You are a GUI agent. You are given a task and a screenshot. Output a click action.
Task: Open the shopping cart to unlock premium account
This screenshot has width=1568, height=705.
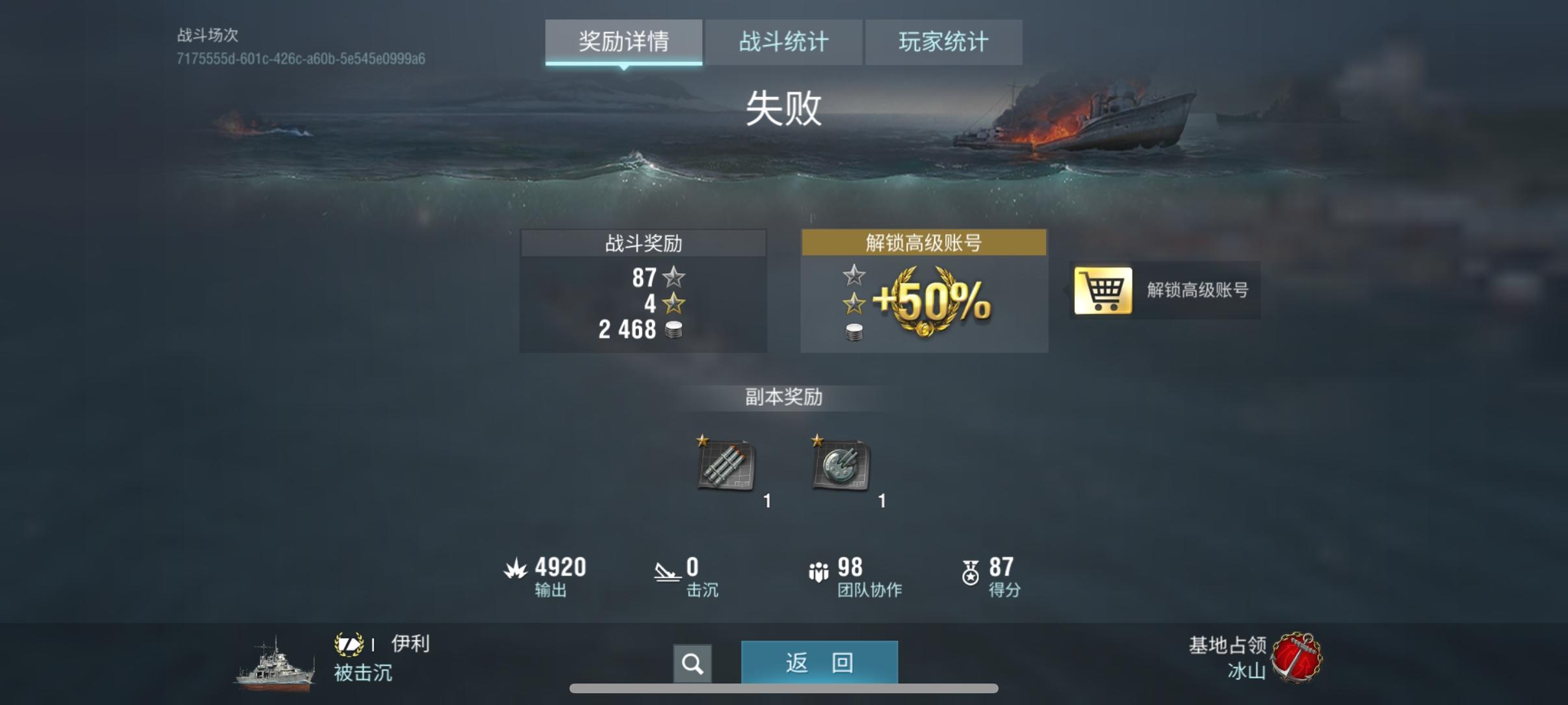[1105, 291]
